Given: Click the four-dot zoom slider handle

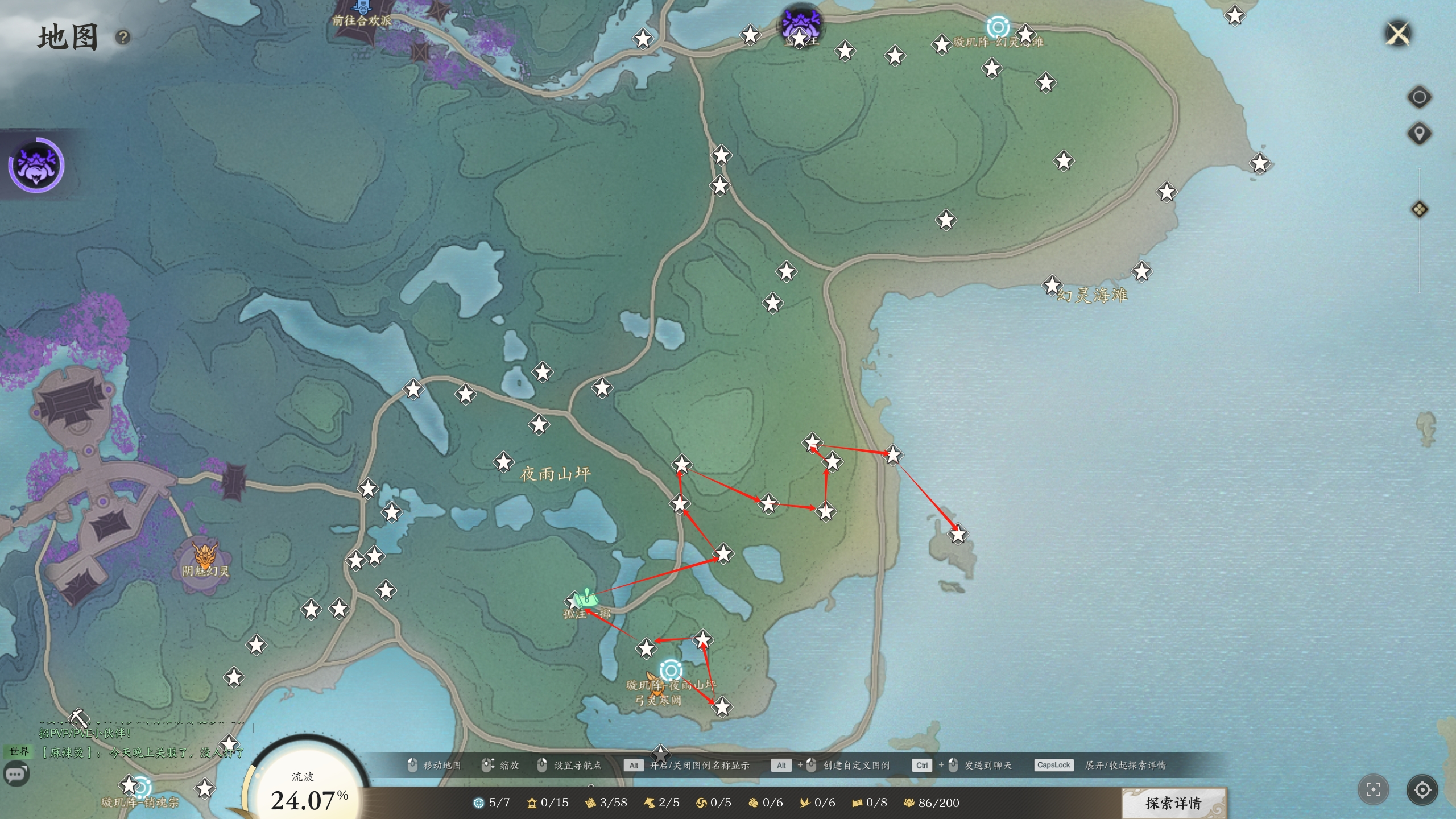Looking at the screenshot, I should click(x=1419, y=209).
